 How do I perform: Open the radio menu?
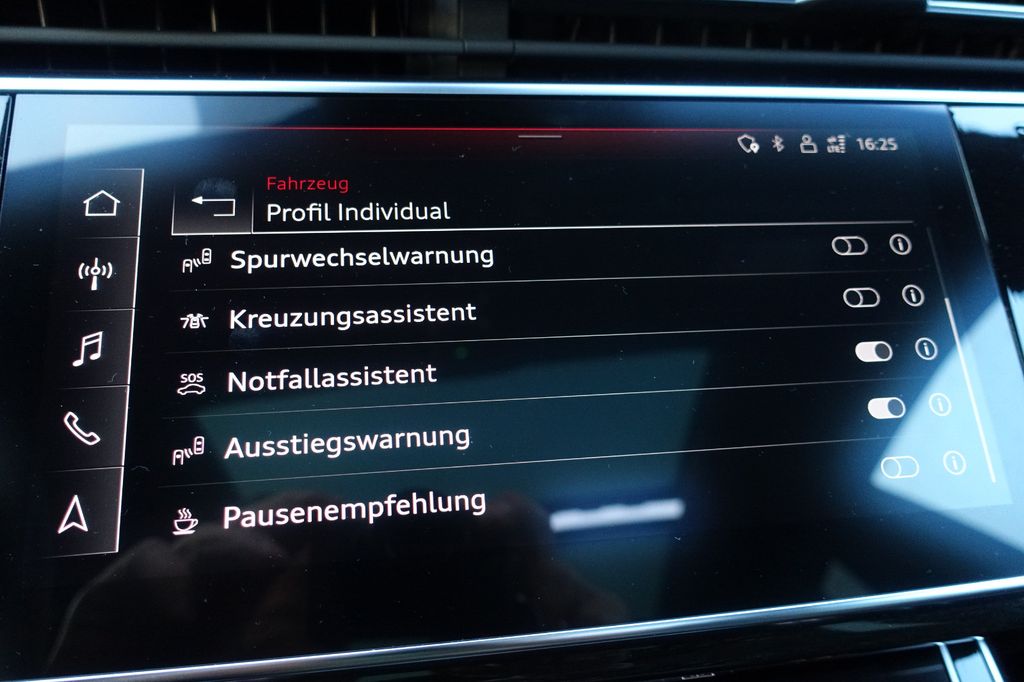pyautogui.click(x=96, y=272)
